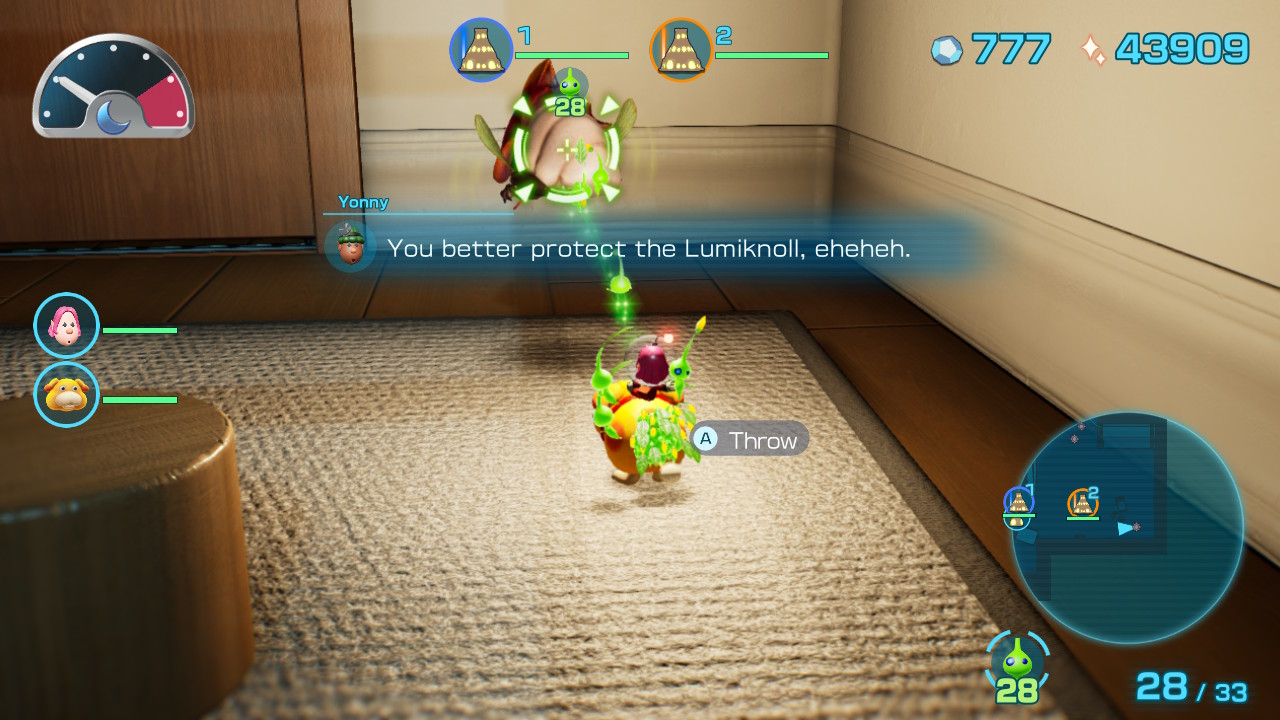Click the Lumiknoll 2 marker on the minimap
Viewport: 1280px width, 720px height.
click(1084, 503)
